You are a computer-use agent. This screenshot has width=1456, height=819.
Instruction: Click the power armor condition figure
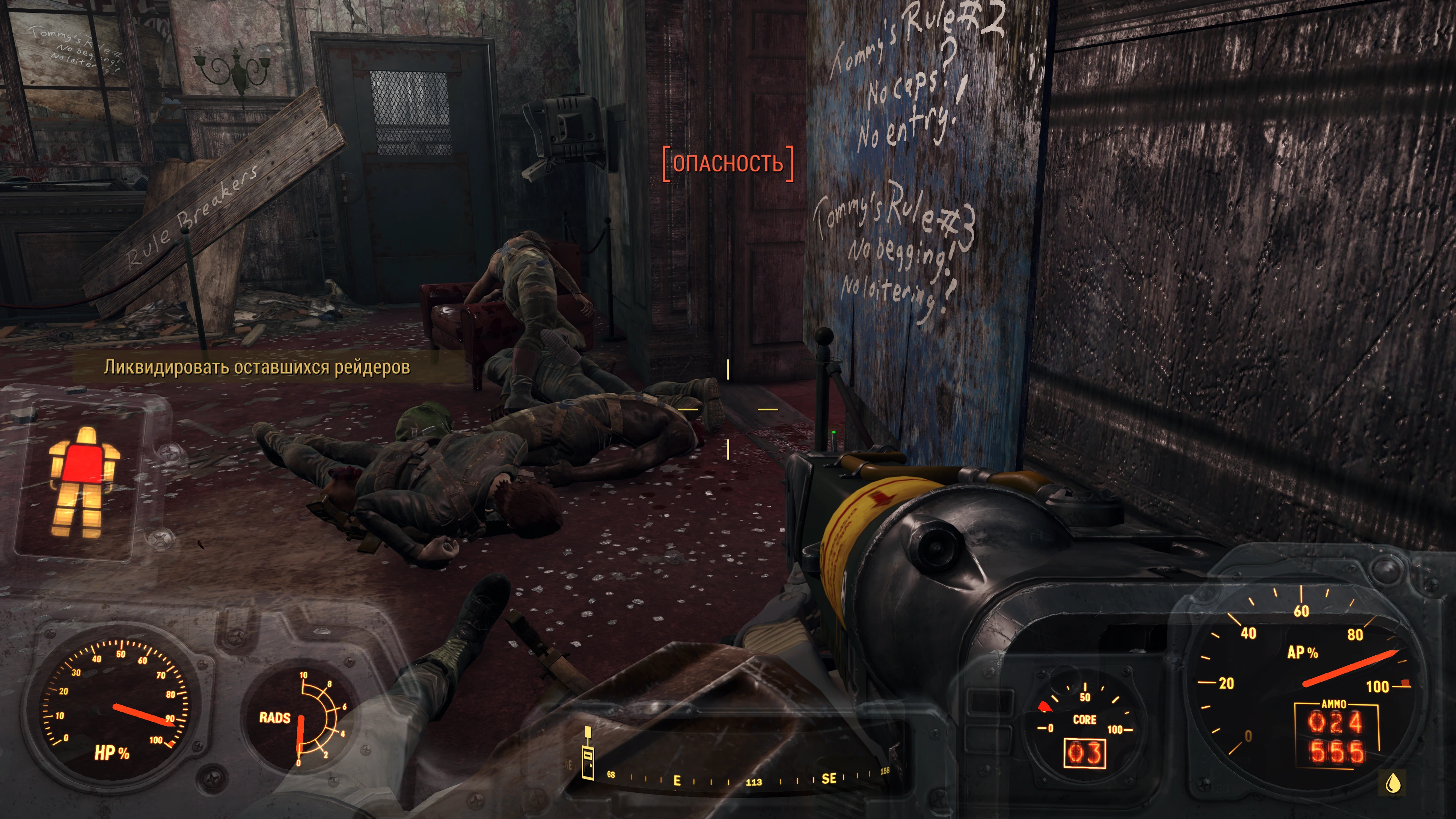tap(83, 481)
